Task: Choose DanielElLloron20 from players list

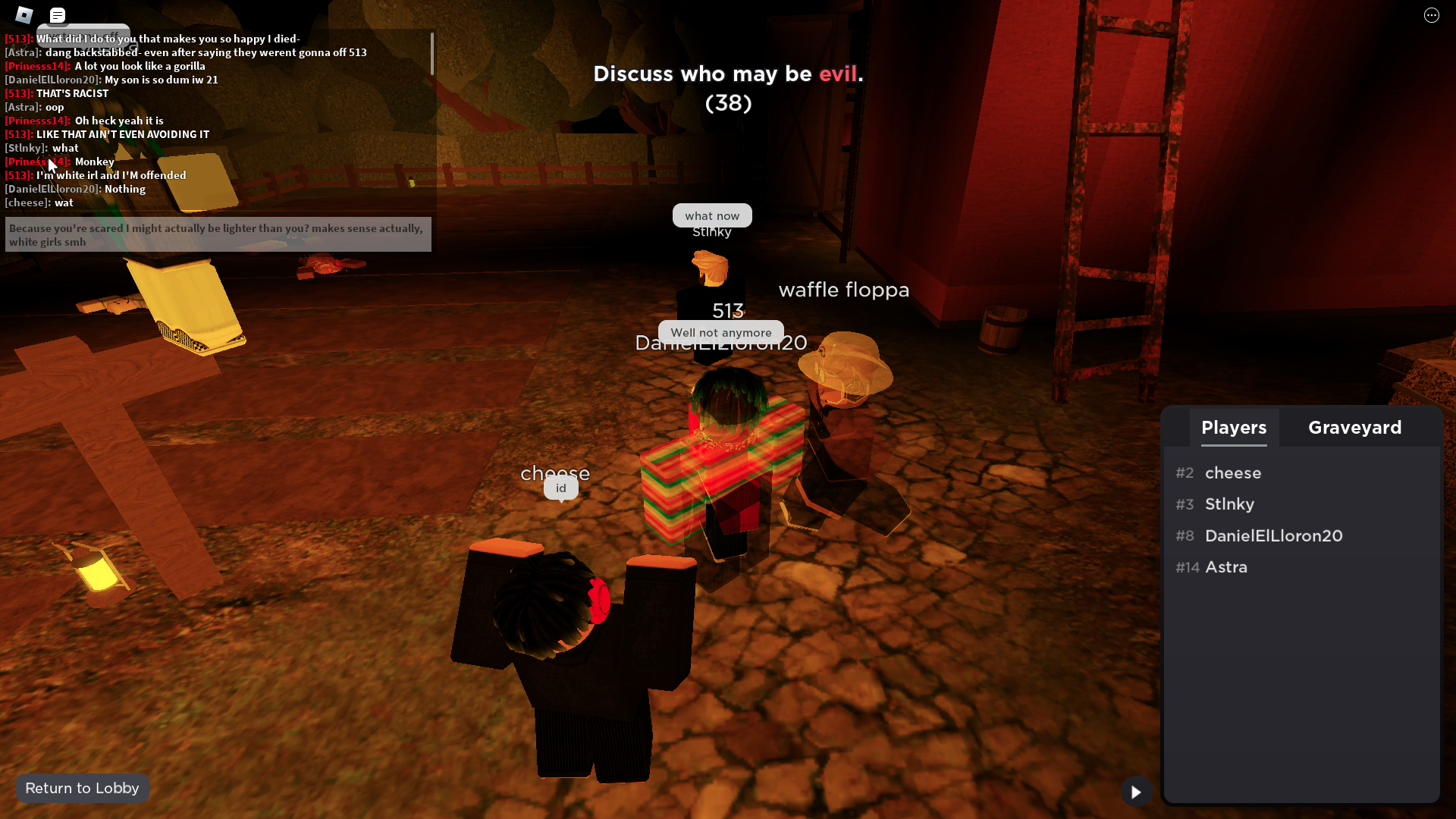Action: 1273,536
